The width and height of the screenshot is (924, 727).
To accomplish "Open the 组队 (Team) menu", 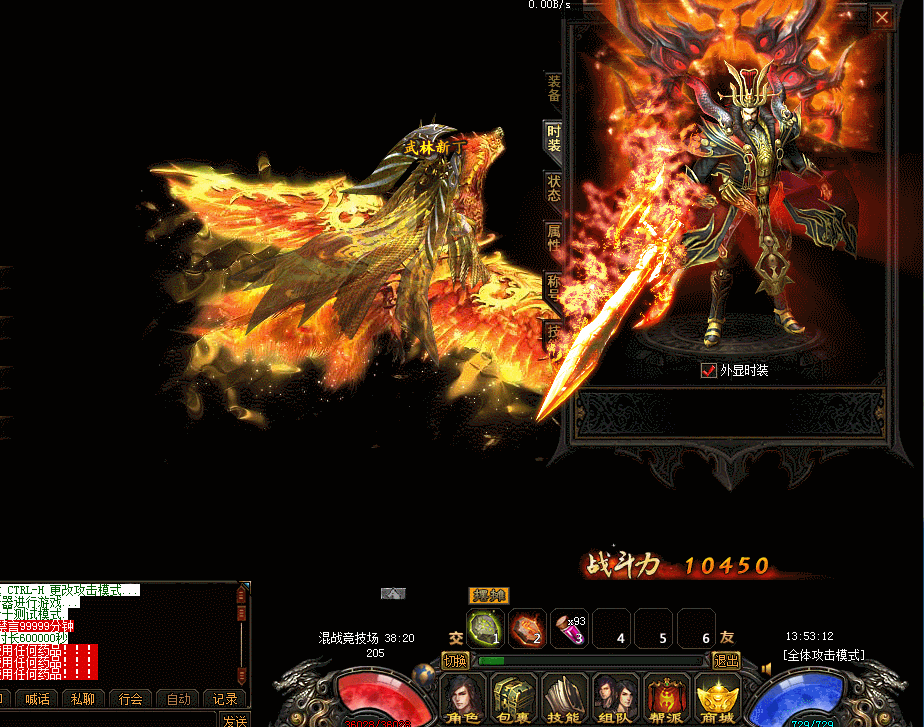I will point(616,697).
